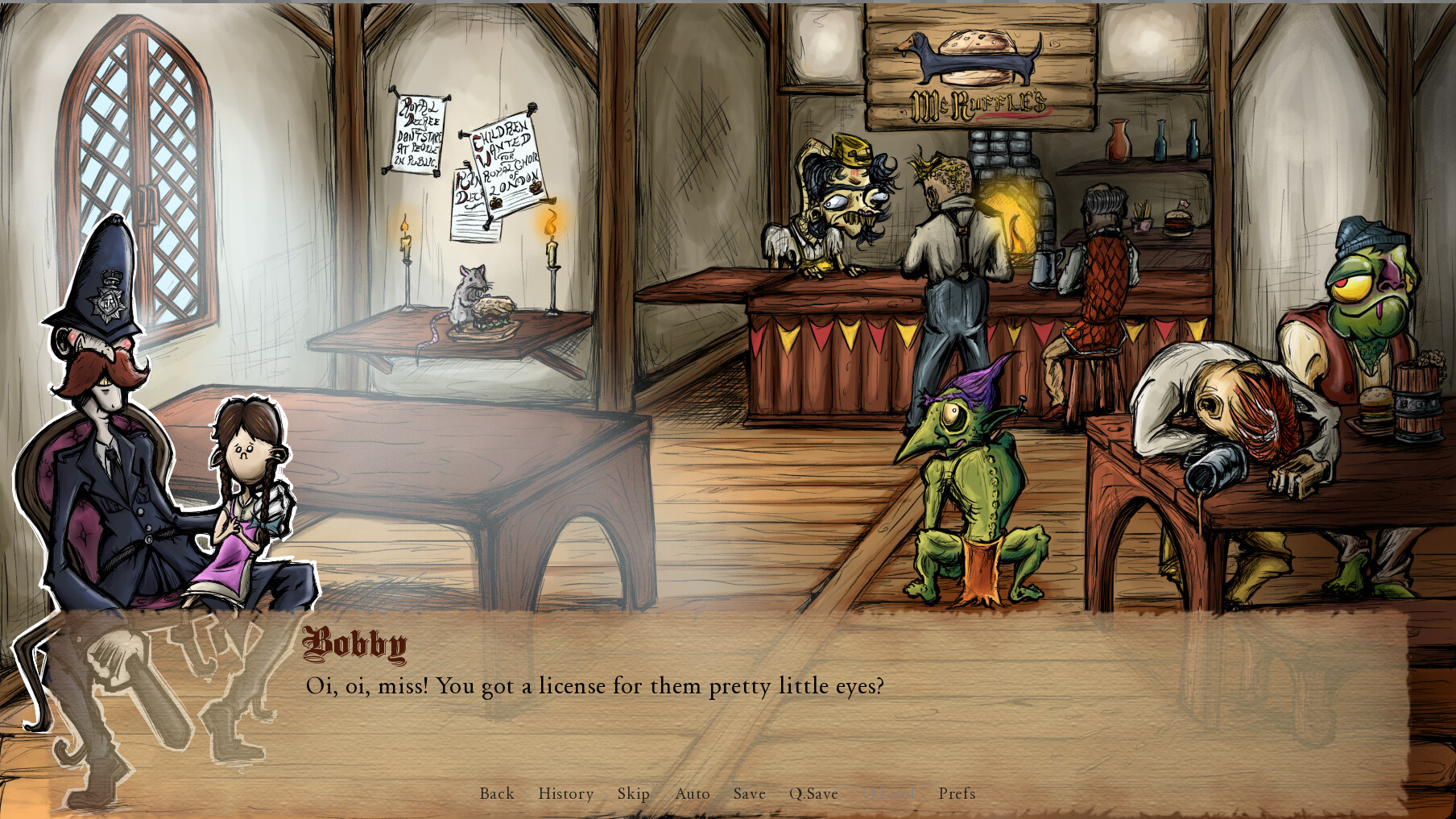Screen dimensions: 1456x819
Task: Enable Auto-advance mode
Action: (x=693, y=794)
